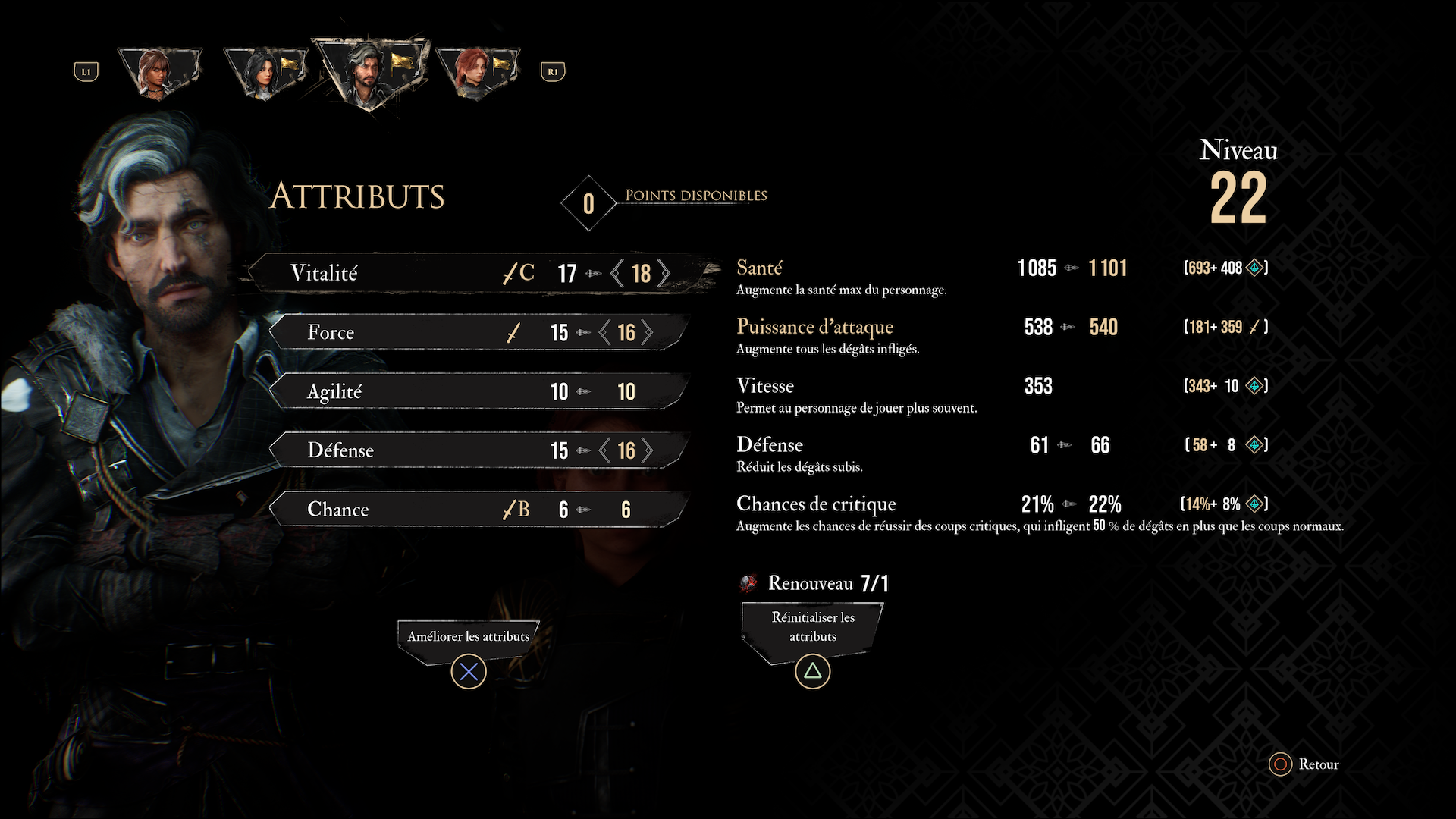The image size is (1456, 819).
Task: Click Améliorer les attributs button
Action: 469,637
